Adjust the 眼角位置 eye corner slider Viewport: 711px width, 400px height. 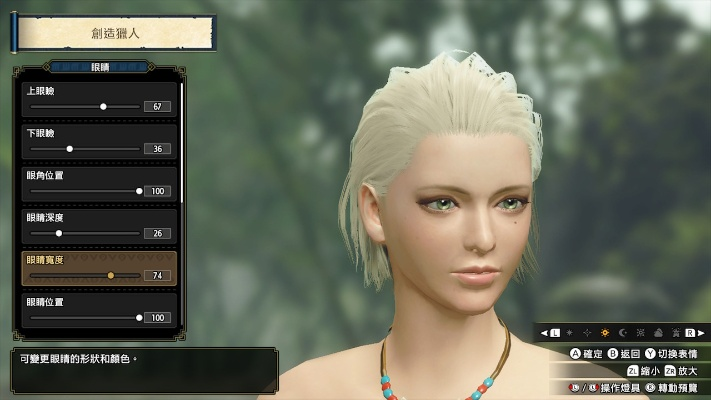tap(139, 191)
